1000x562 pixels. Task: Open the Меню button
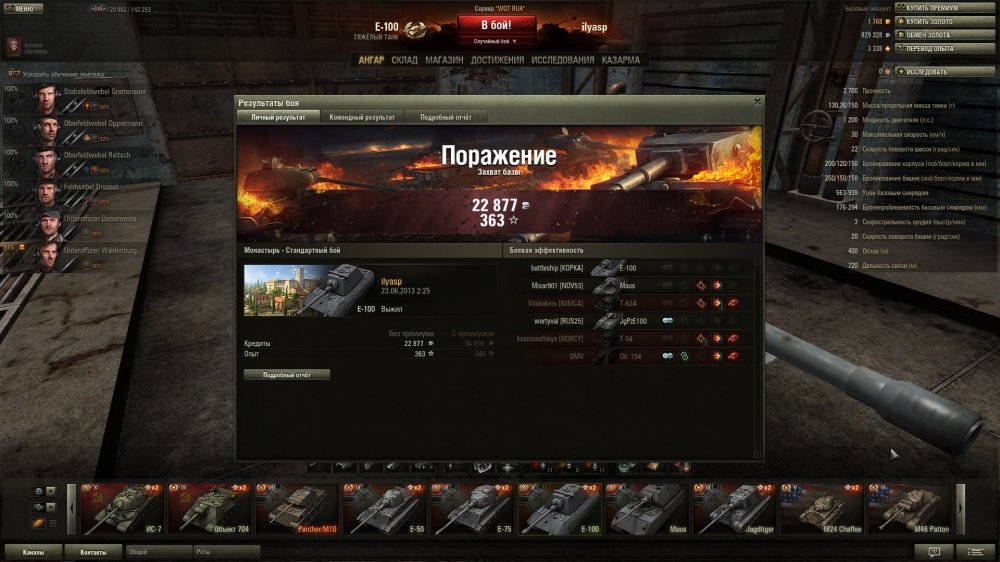point(22,8)
